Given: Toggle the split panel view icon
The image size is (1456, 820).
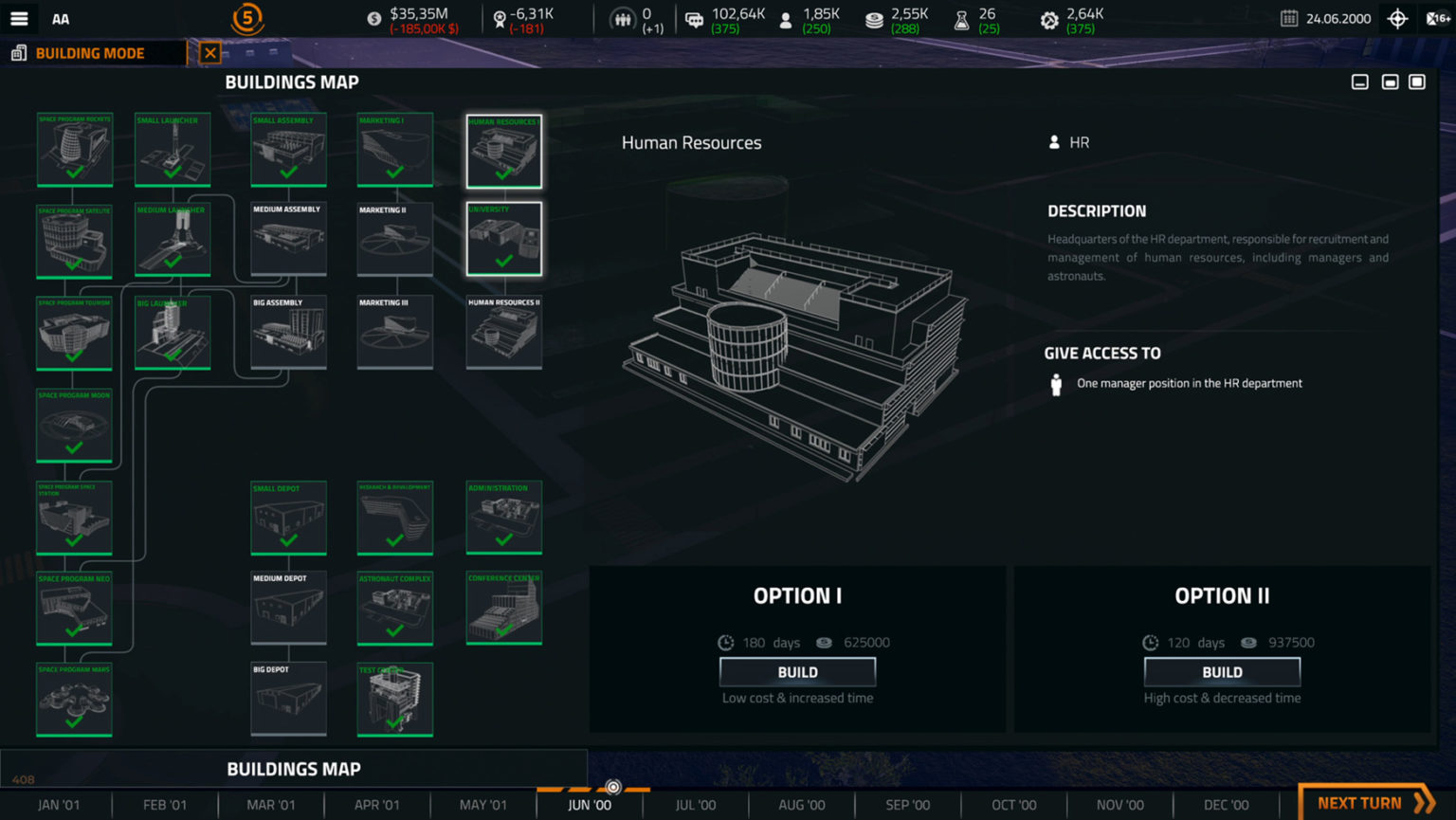Looking at the screenshot, I should pos(1389,82).
